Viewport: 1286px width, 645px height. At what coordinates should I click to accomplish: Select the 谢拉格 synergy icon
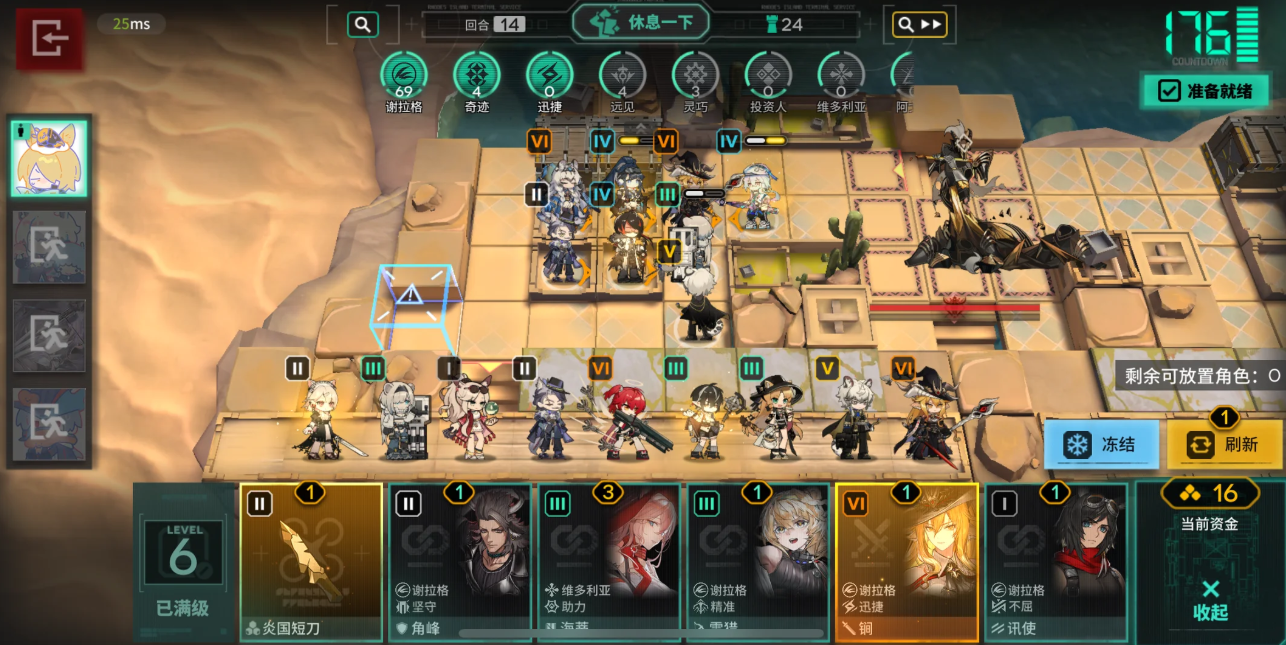tap(404, 76)
